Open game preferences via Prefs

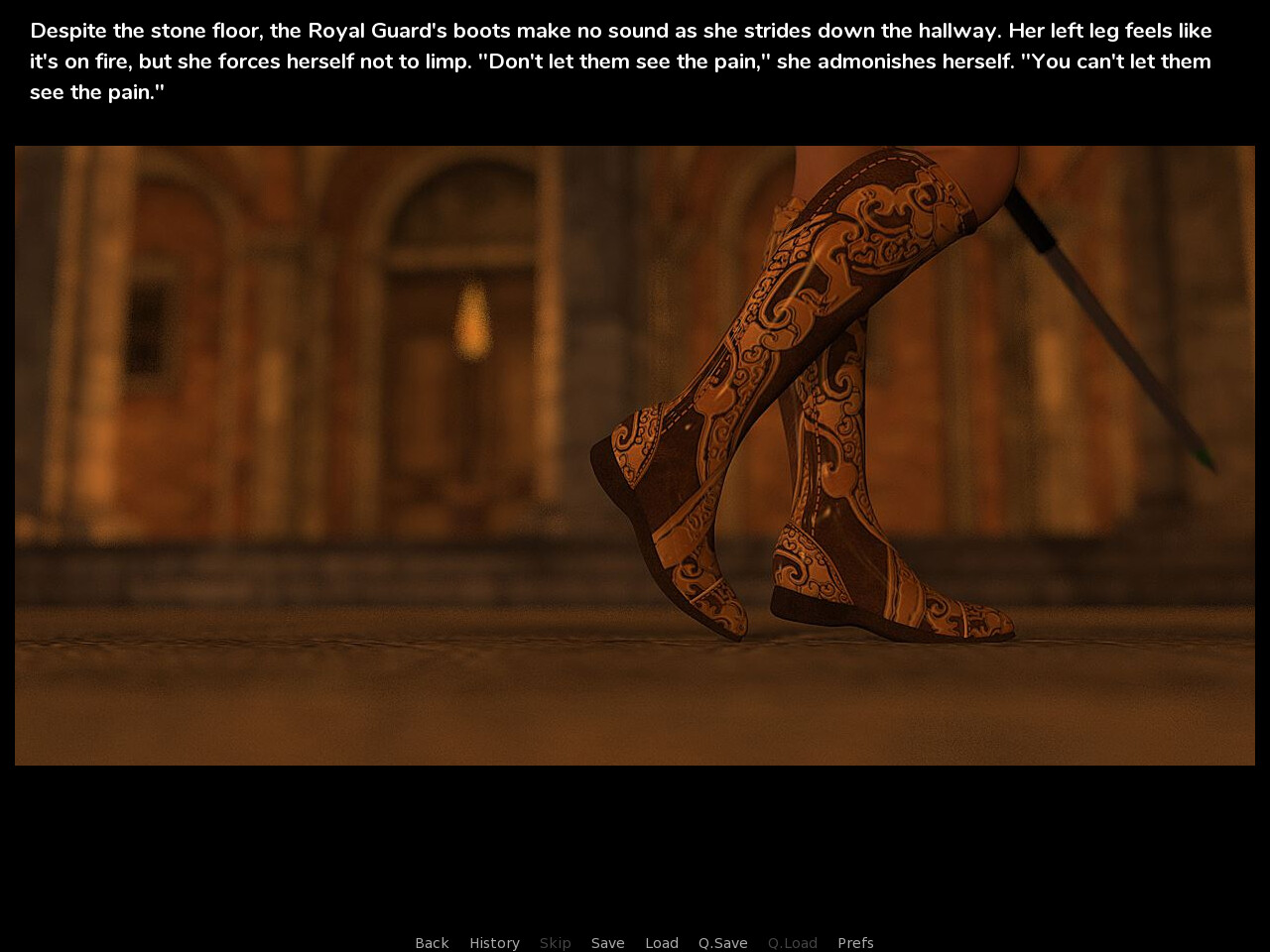pyautogui.click(x=855, y=942)
